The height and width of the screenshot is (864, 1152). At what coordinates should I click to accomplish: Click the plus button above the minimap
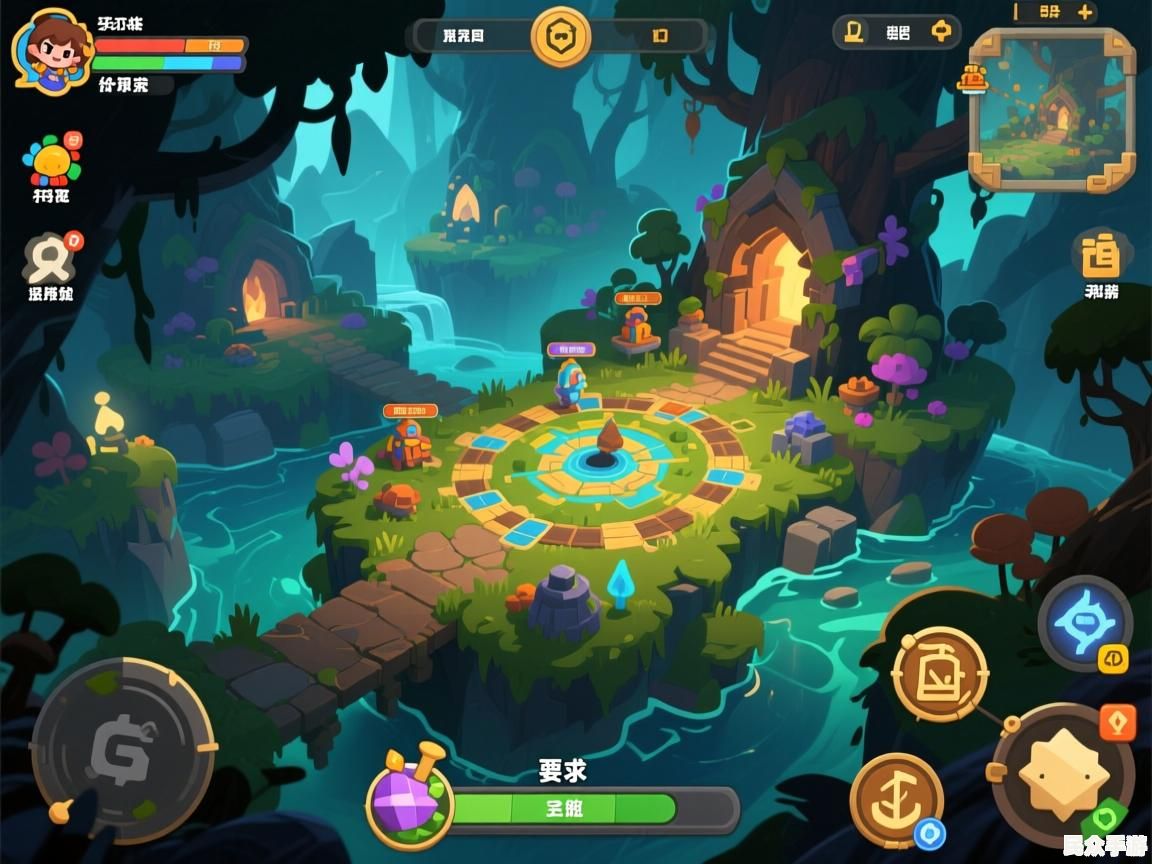click(1084, 12)
